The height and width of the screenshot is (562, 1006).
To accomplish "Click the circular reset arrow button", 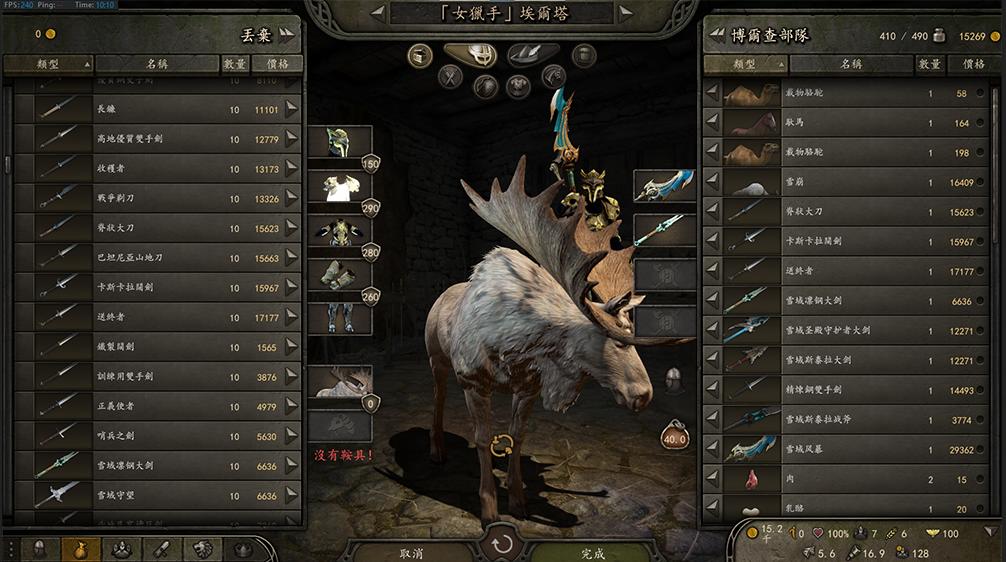I will pyautogui.click(x=500, y=546).
